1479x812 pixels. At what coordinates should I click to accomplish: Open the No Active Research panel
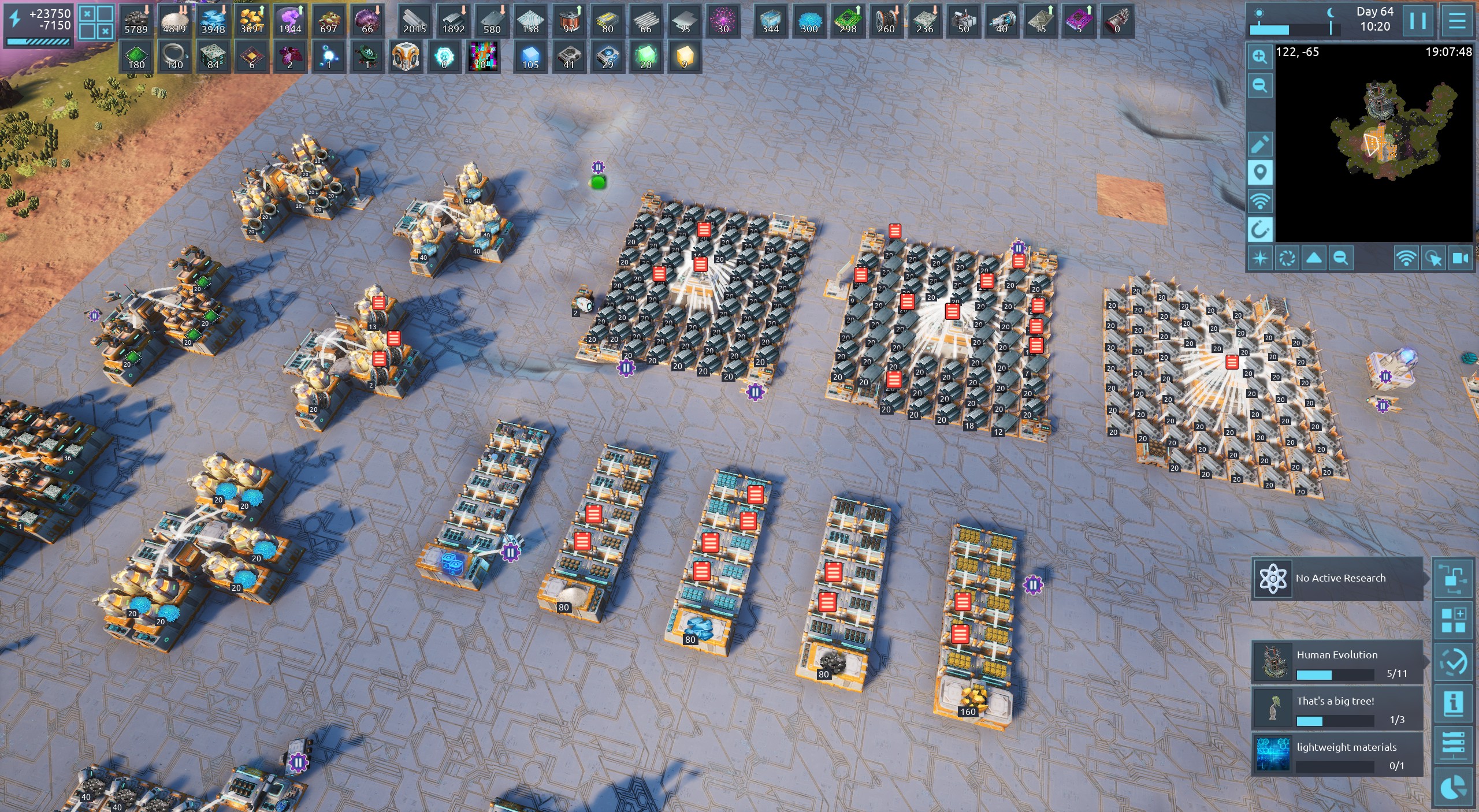1337,578
